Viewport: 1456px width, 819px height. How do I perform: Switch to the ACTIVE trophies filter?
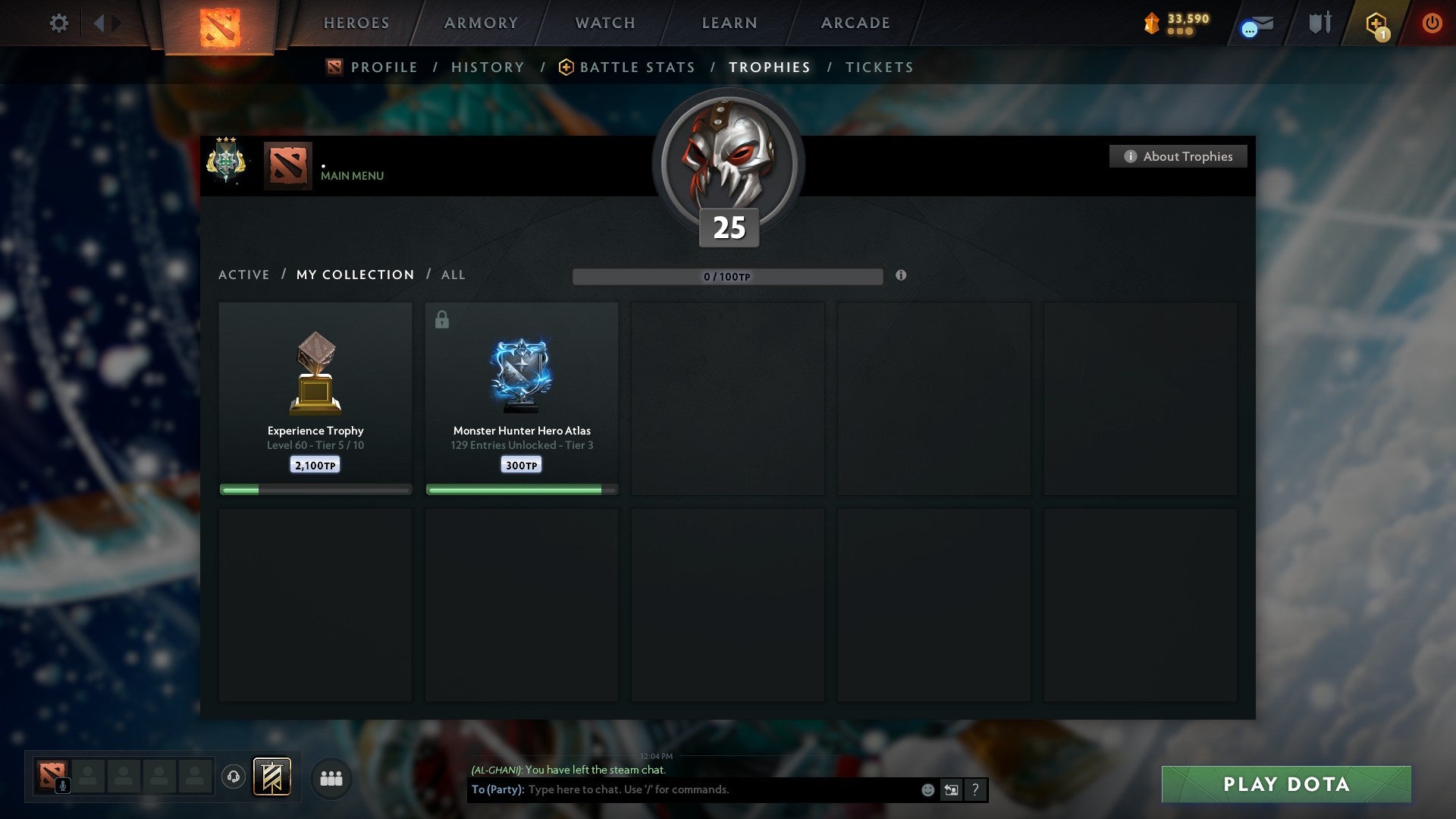[x=244, y=275]
